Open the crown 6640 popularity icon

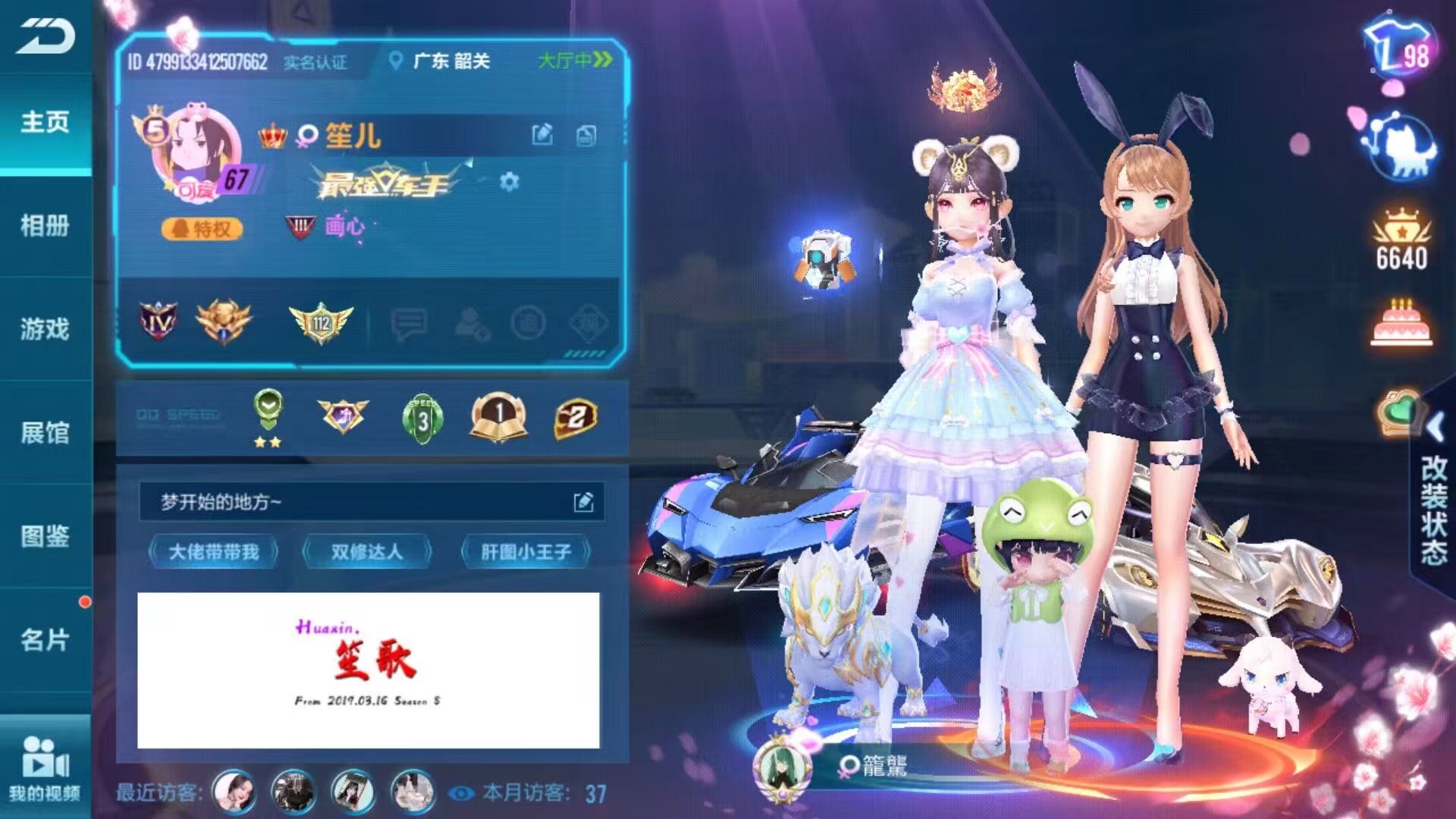pos(1401,239)
